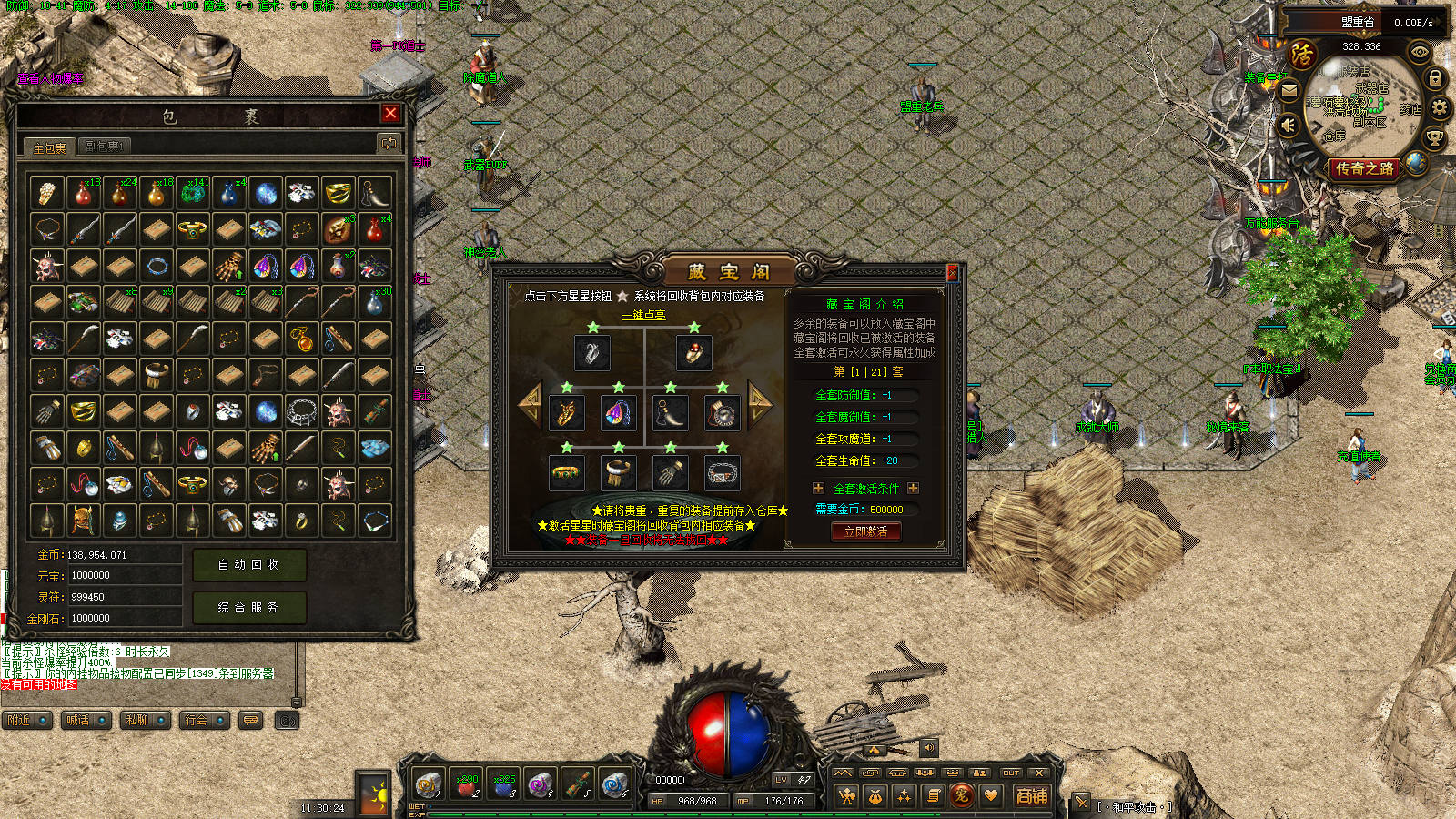Open 自动回收 auto recycle
The height and width of the screenshot is (819, 1456).
point(248,565)
